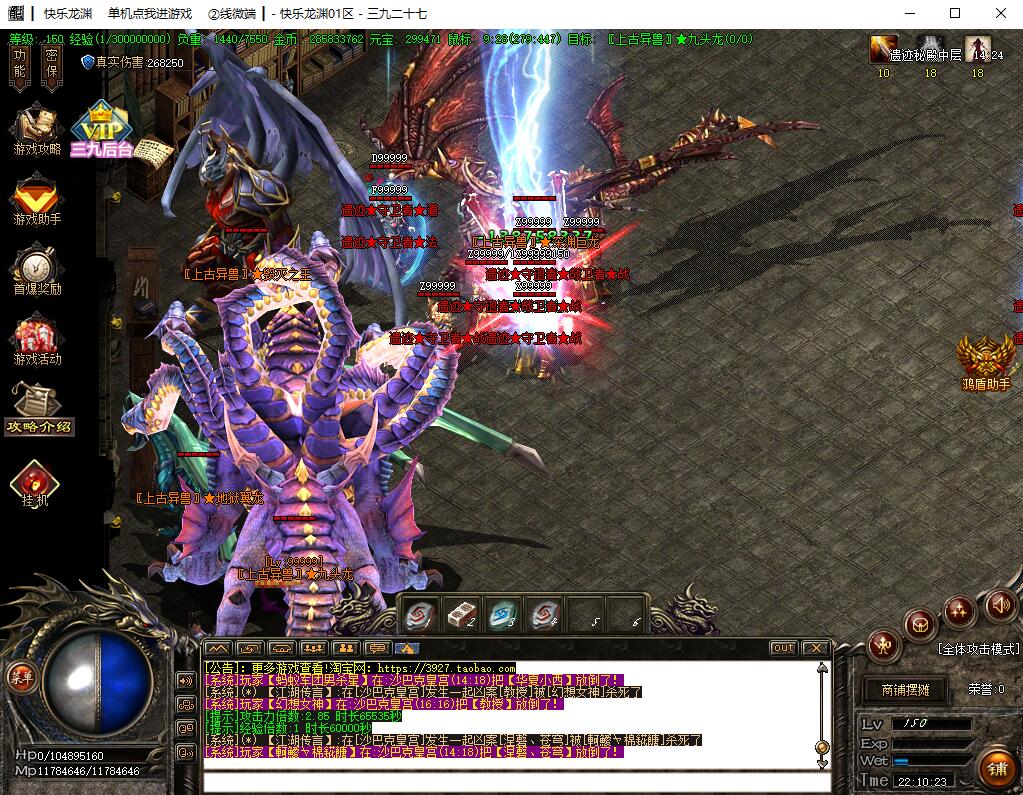Click the round 铺 shop button
Screen dimensions: 1023x795
(x=996, y=768)
